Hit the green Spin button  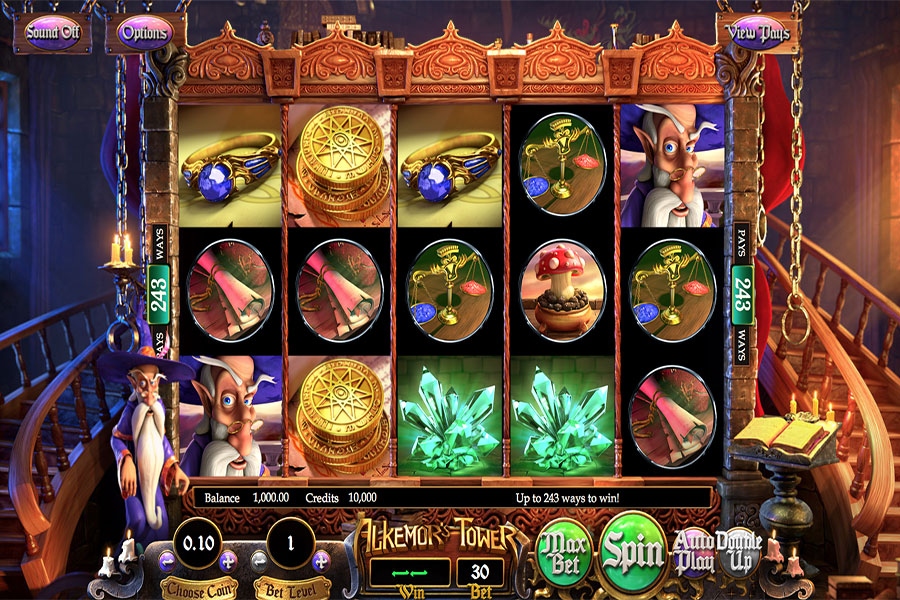click(634, 550)
